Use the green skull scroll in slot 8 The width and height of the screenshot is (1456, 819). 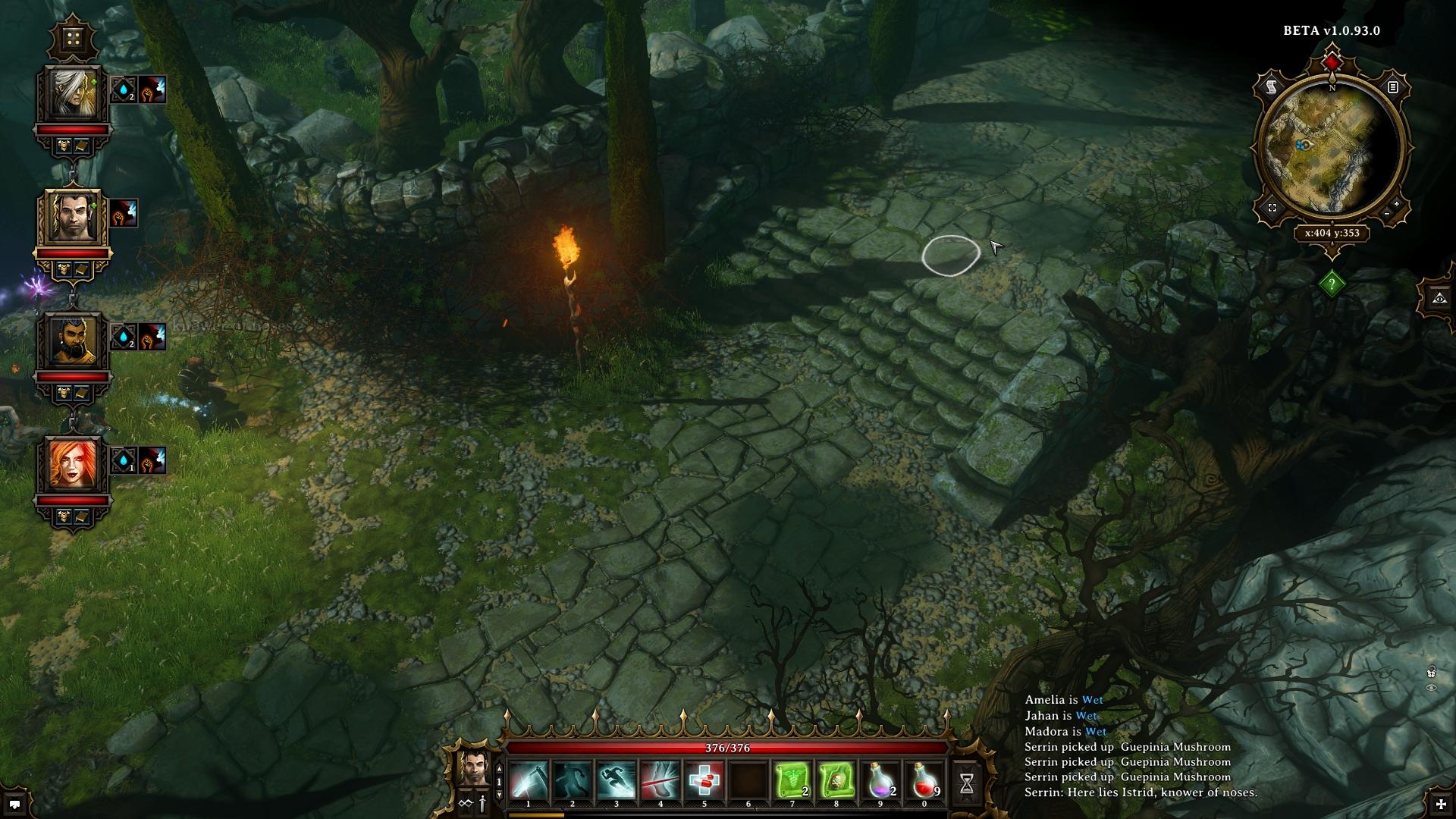point(836,780)
